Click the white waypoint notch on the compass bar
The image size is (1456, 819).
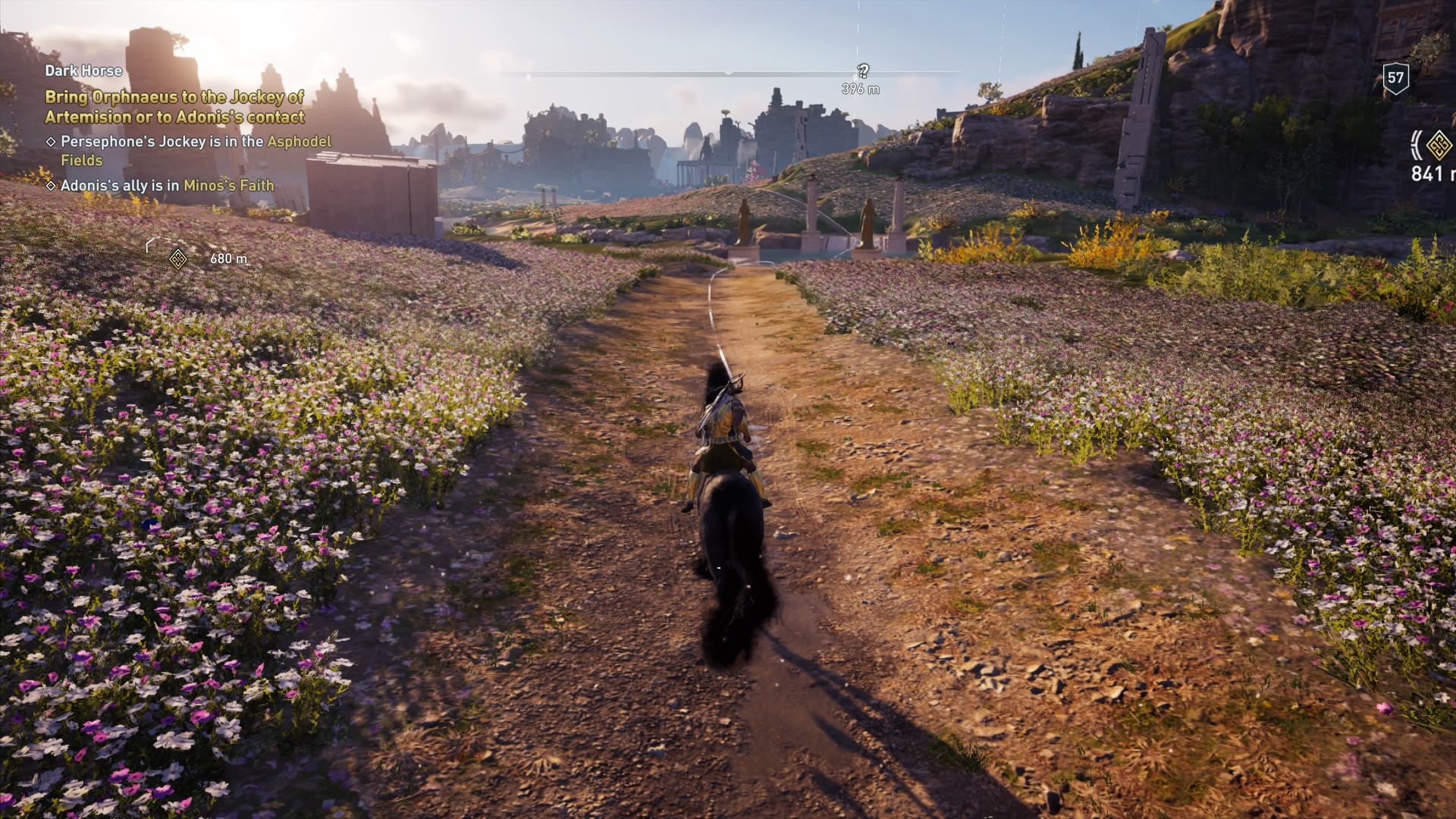[x=728, y=74]
